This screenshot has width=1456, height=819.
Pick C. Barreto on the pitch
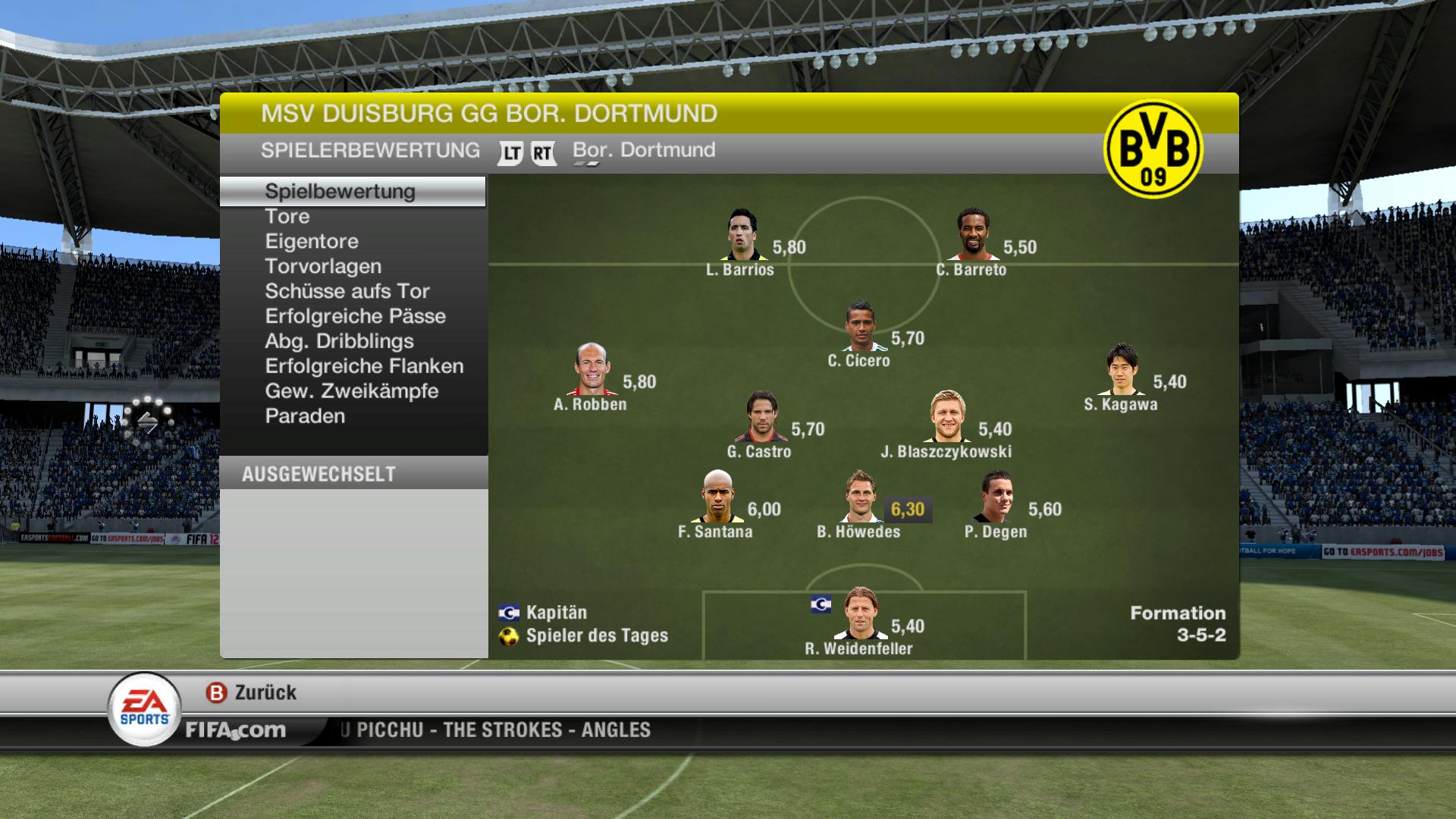(x=973, y=236)
